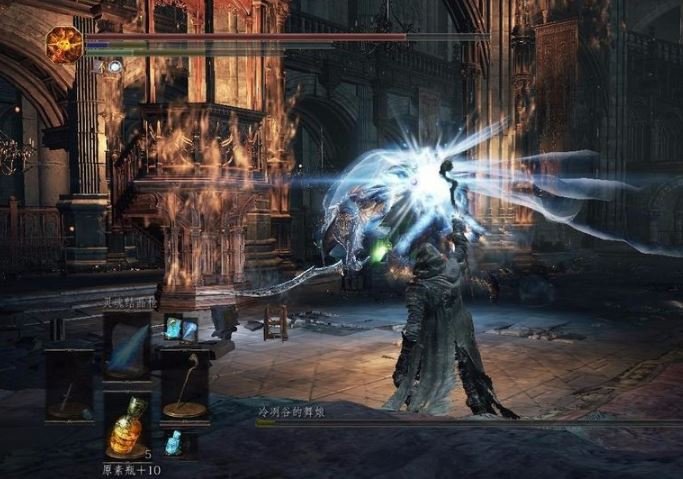Image resolution: width=683 pixels, height=479 pixels.
Task: Click the right-hand catalyst staff slot
Action: (x=185, y=385)
